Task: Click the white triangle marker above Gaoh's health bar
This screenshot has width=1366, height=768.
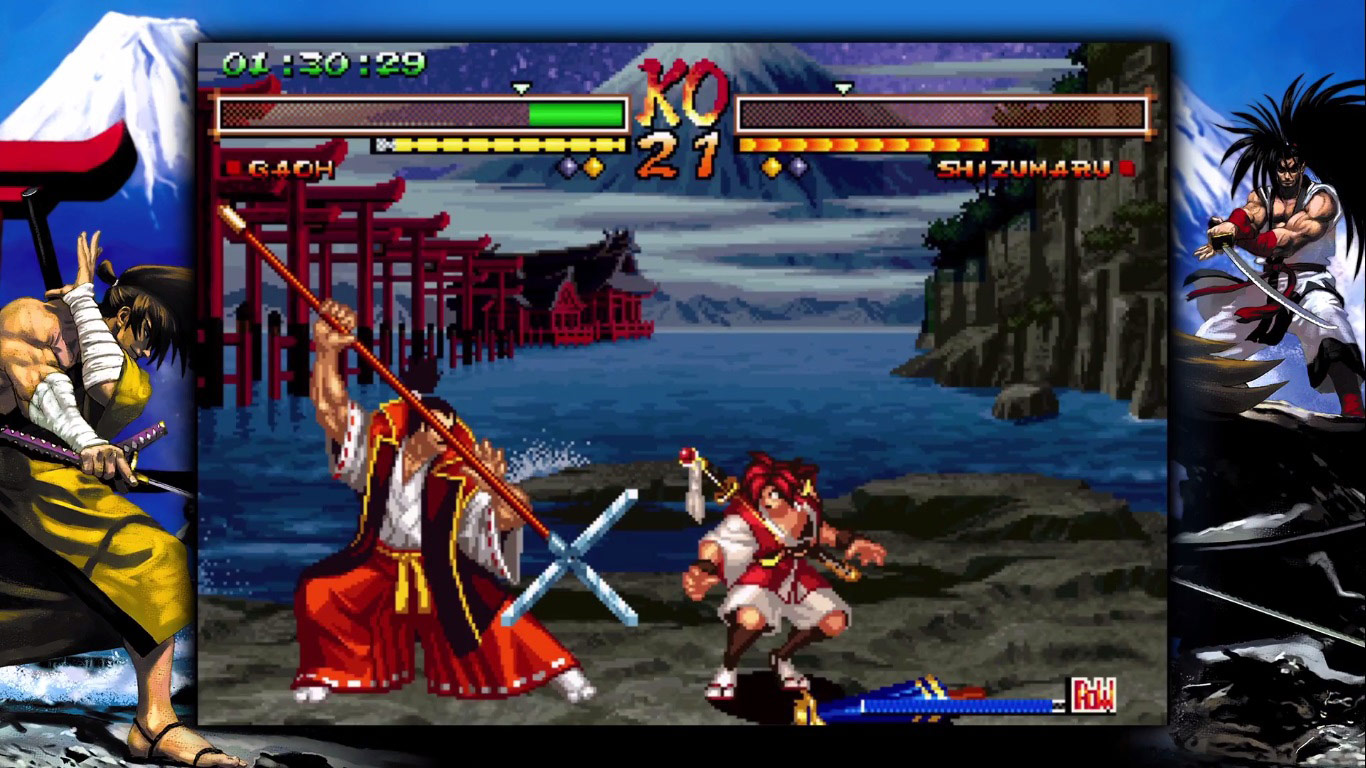Action: 519,89
